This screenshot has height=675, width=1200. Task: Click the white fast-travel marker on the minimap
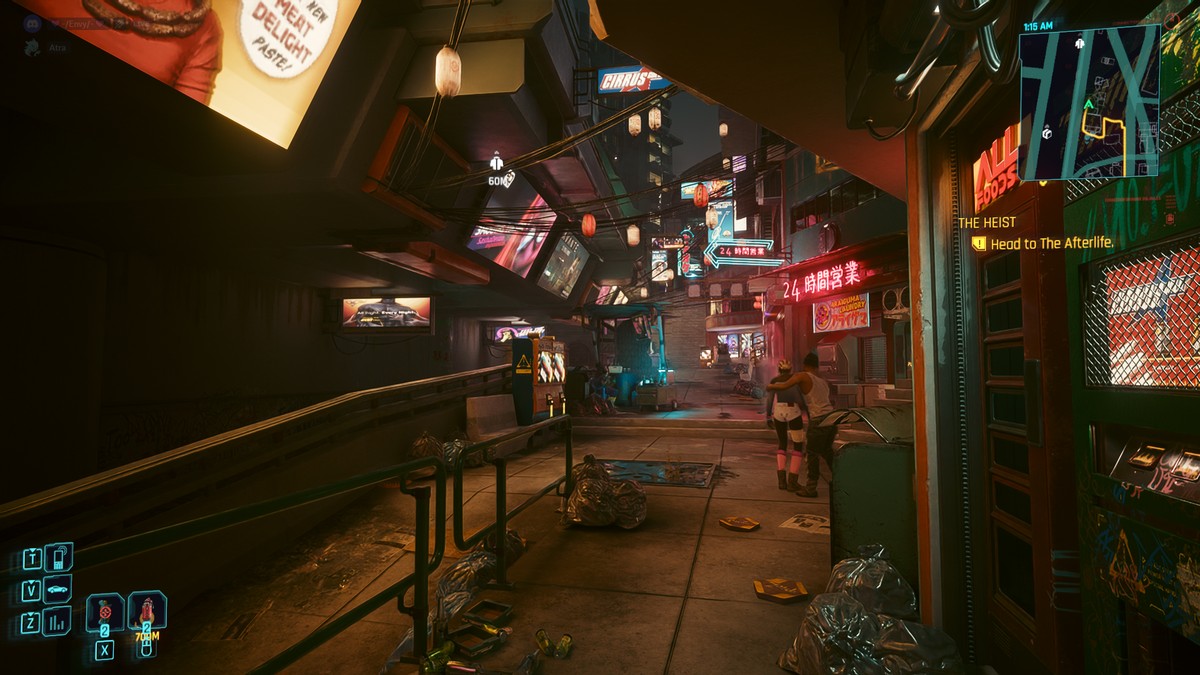pos(1080,43)
